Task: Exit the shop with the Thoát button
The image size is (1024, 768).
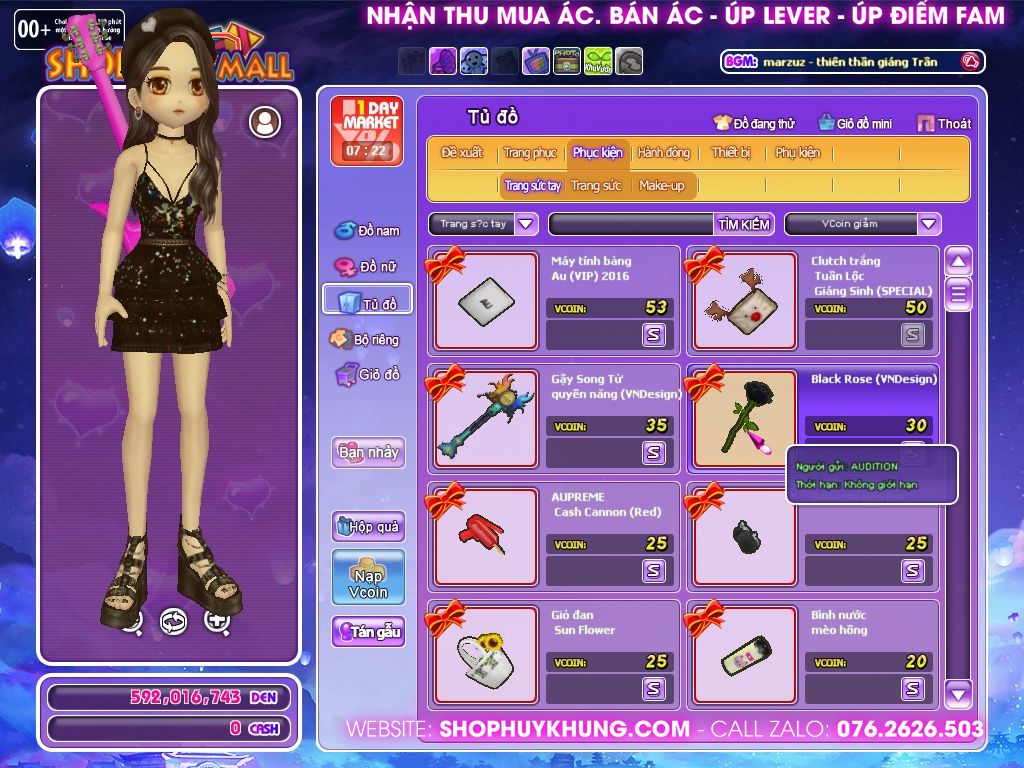Action: click(x=944, y=123)
